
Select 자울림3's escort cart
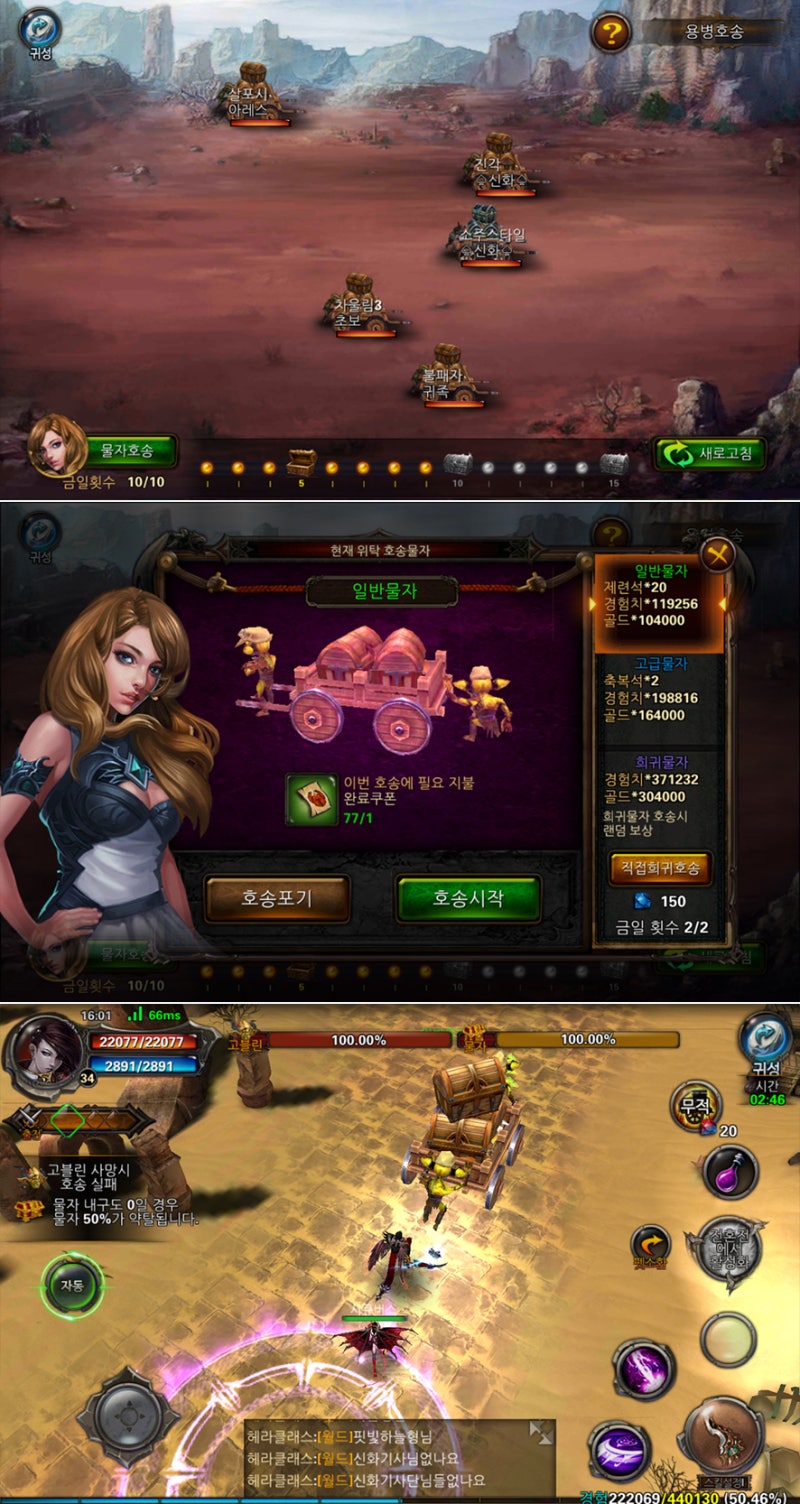point(359,303)
